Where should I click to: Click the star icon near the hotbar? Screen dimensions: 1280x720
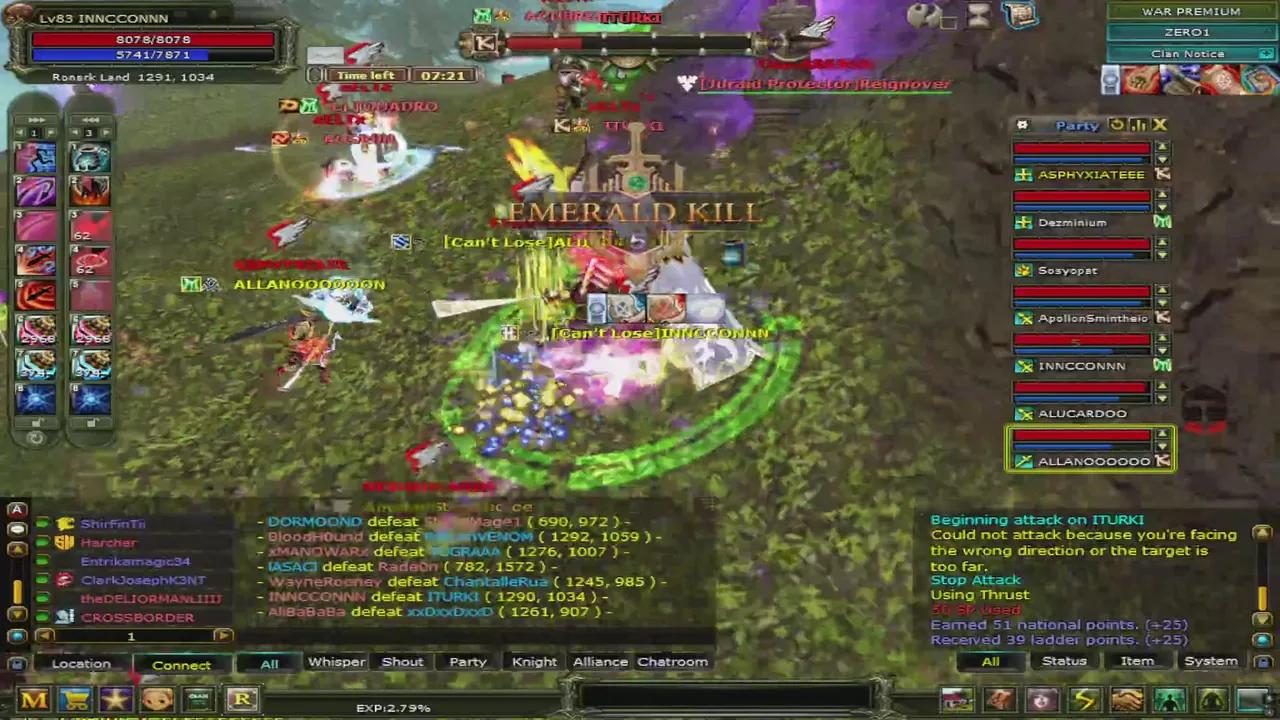coord(115,700)
